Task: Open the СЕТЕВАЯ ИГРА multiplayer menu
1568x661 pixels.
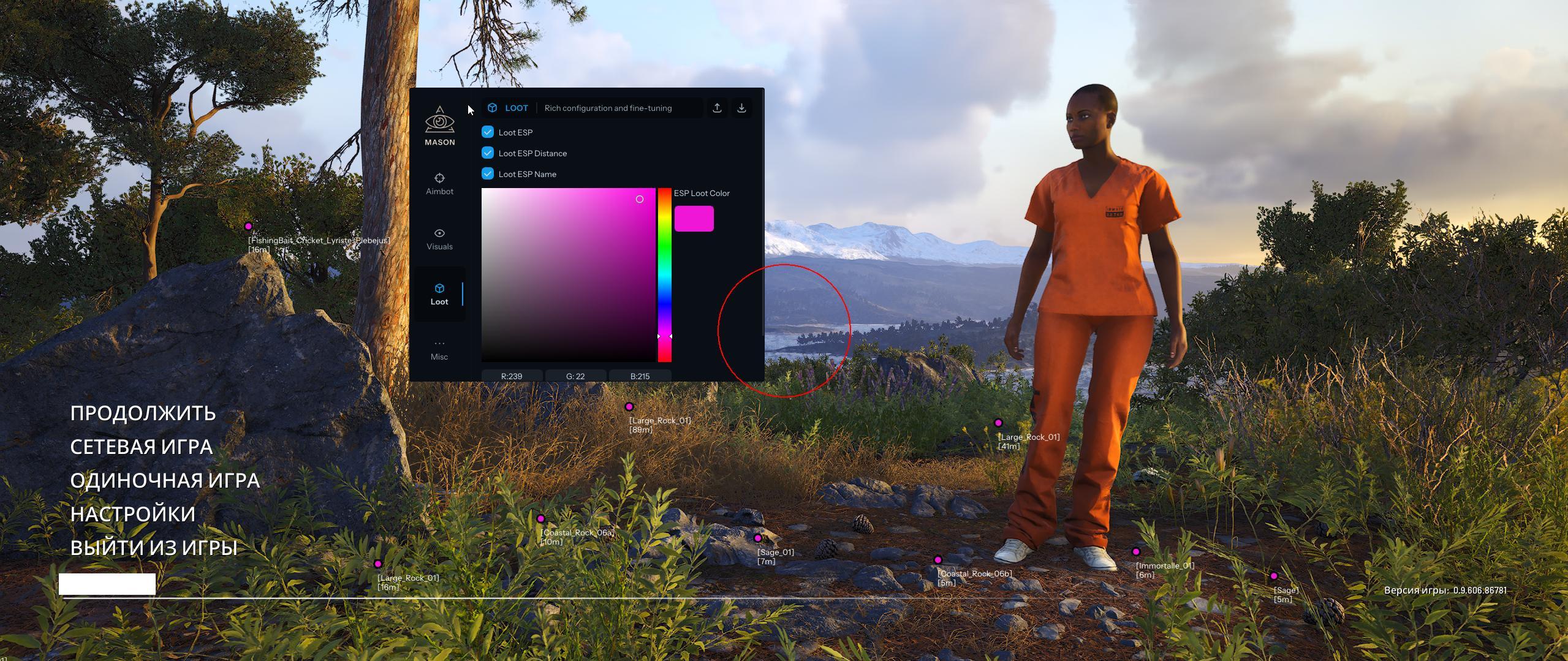Action: tap(142, 447)
